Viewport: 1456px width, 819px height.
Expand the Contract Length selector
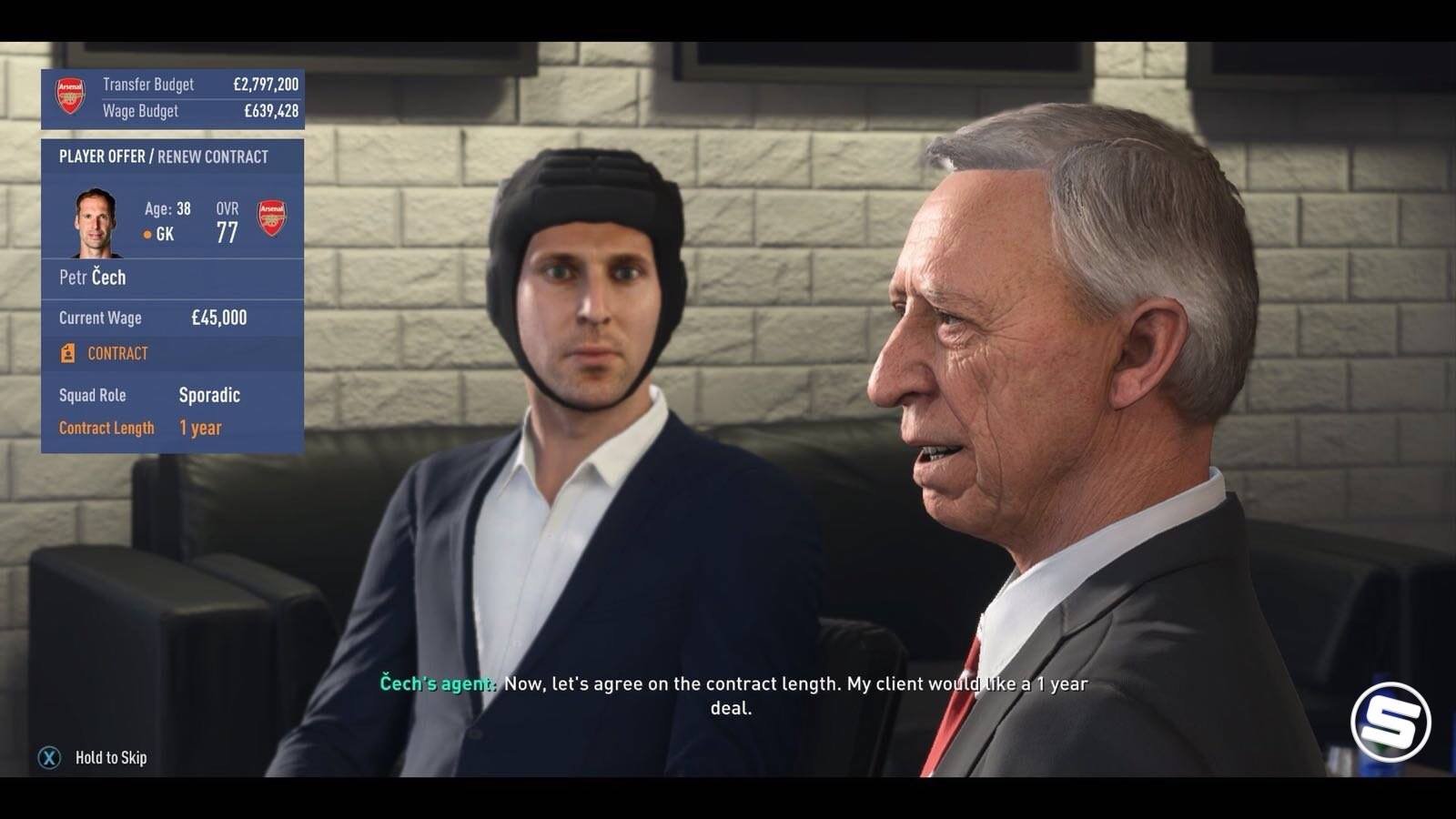[x=106, y=427]
